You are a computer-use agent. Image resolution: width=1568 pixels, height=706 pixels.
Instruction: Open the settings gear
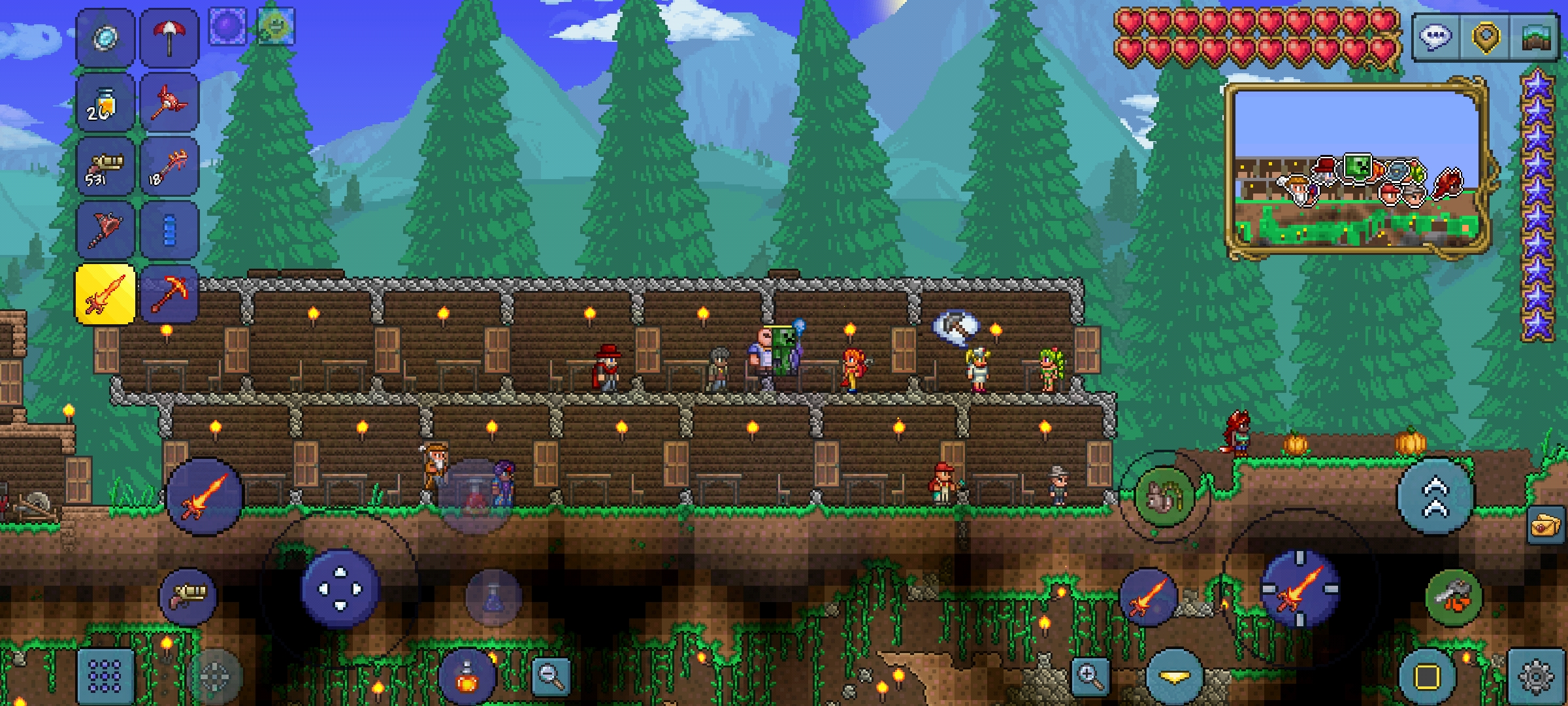pos(1536,677)
